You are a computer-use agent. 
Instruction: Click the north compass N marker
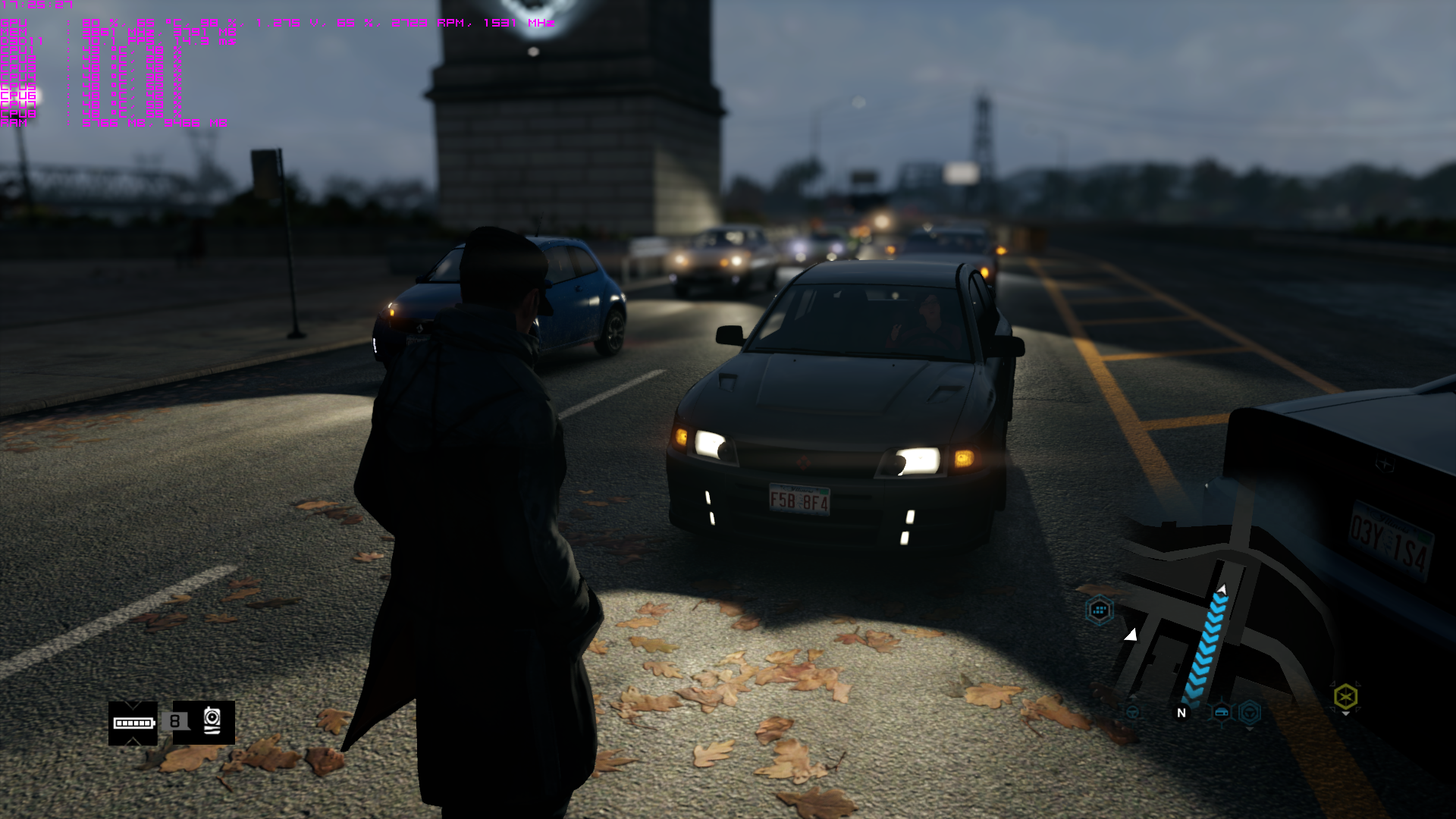[x=1181, y=713]
